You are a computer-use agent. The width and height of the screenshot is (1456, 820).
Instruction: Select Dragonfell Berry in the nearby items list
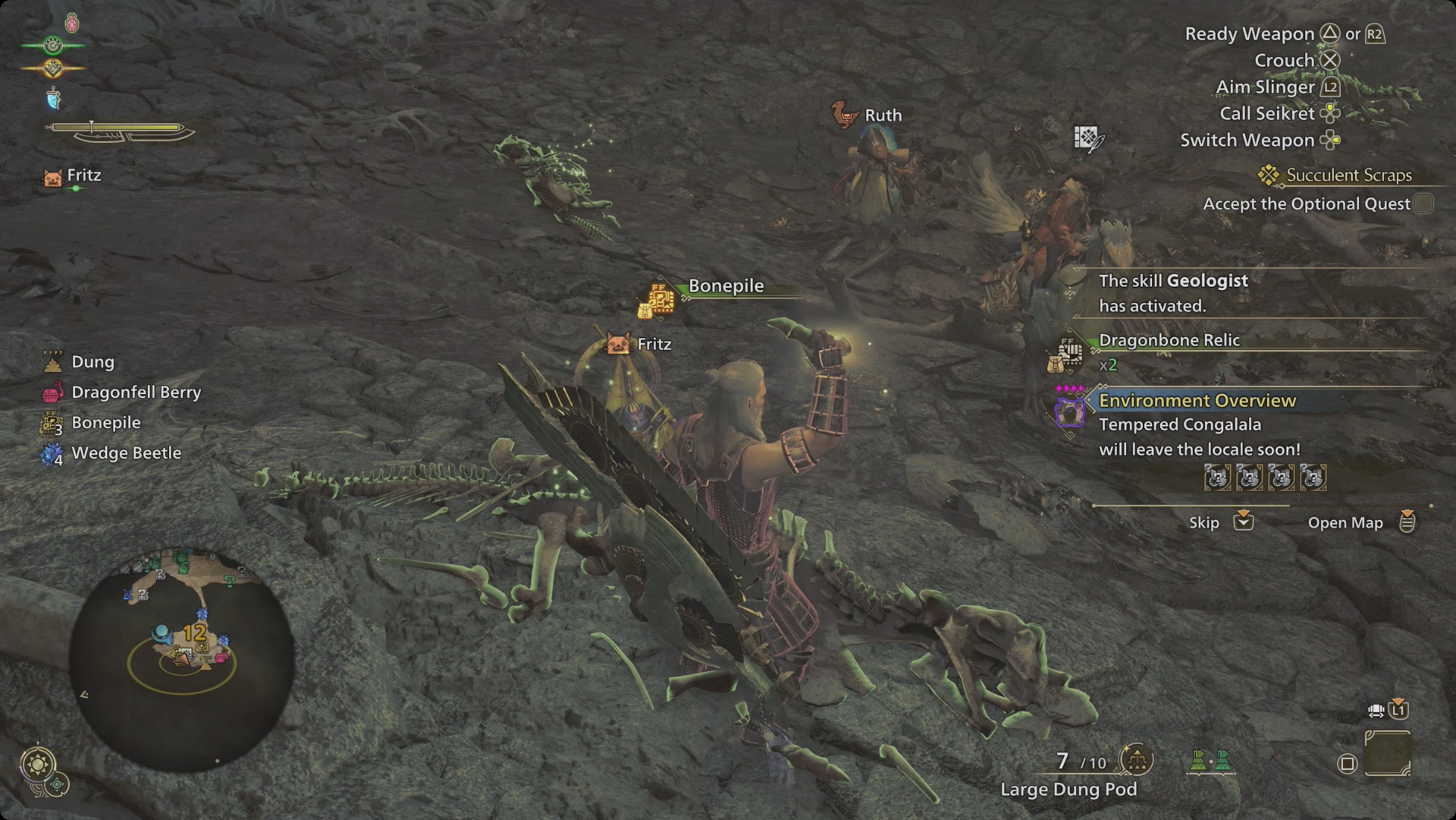[x=135, y=392]
